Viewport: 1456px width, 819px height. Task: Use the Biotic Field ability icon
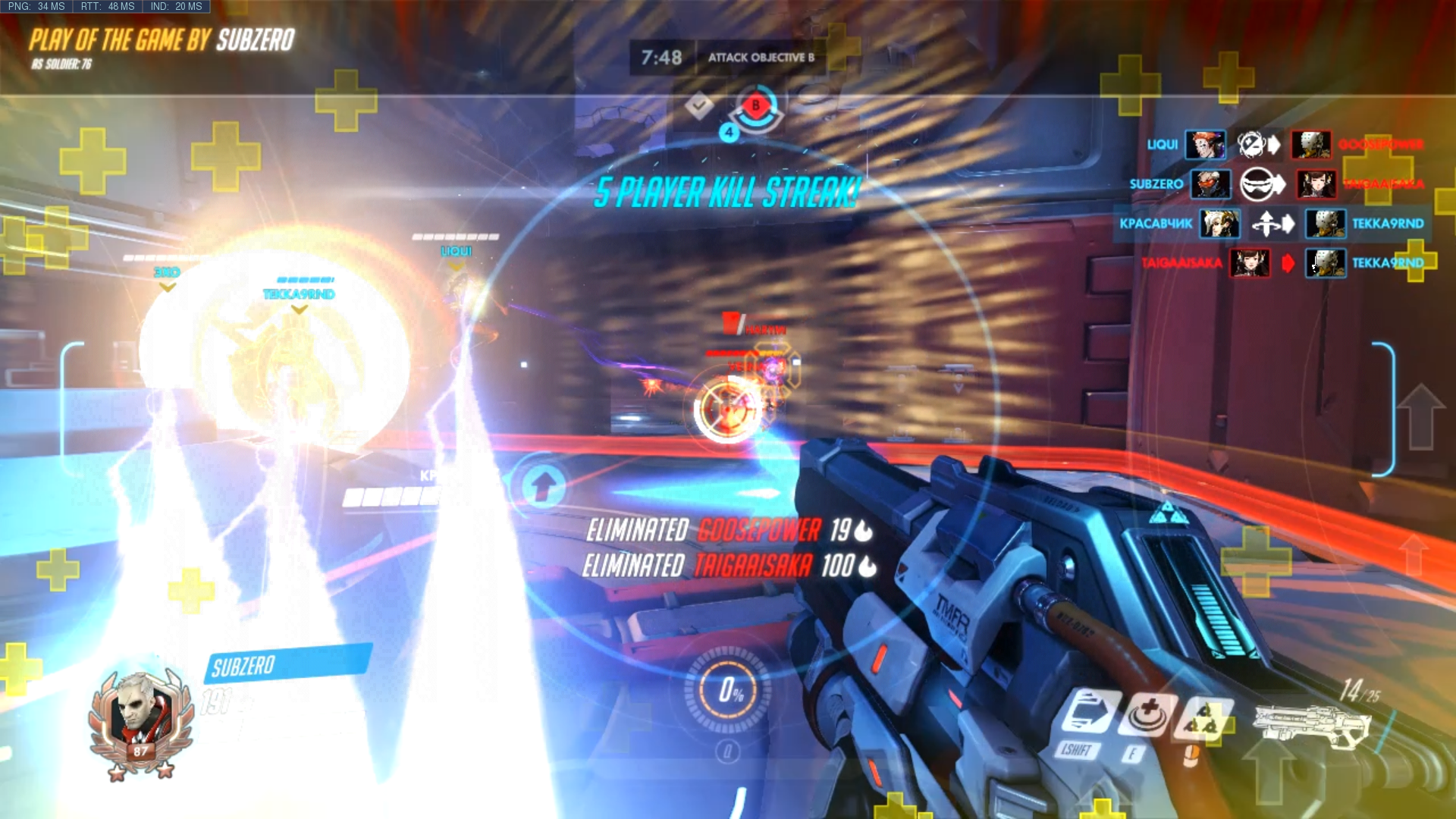click(1148, 714)
